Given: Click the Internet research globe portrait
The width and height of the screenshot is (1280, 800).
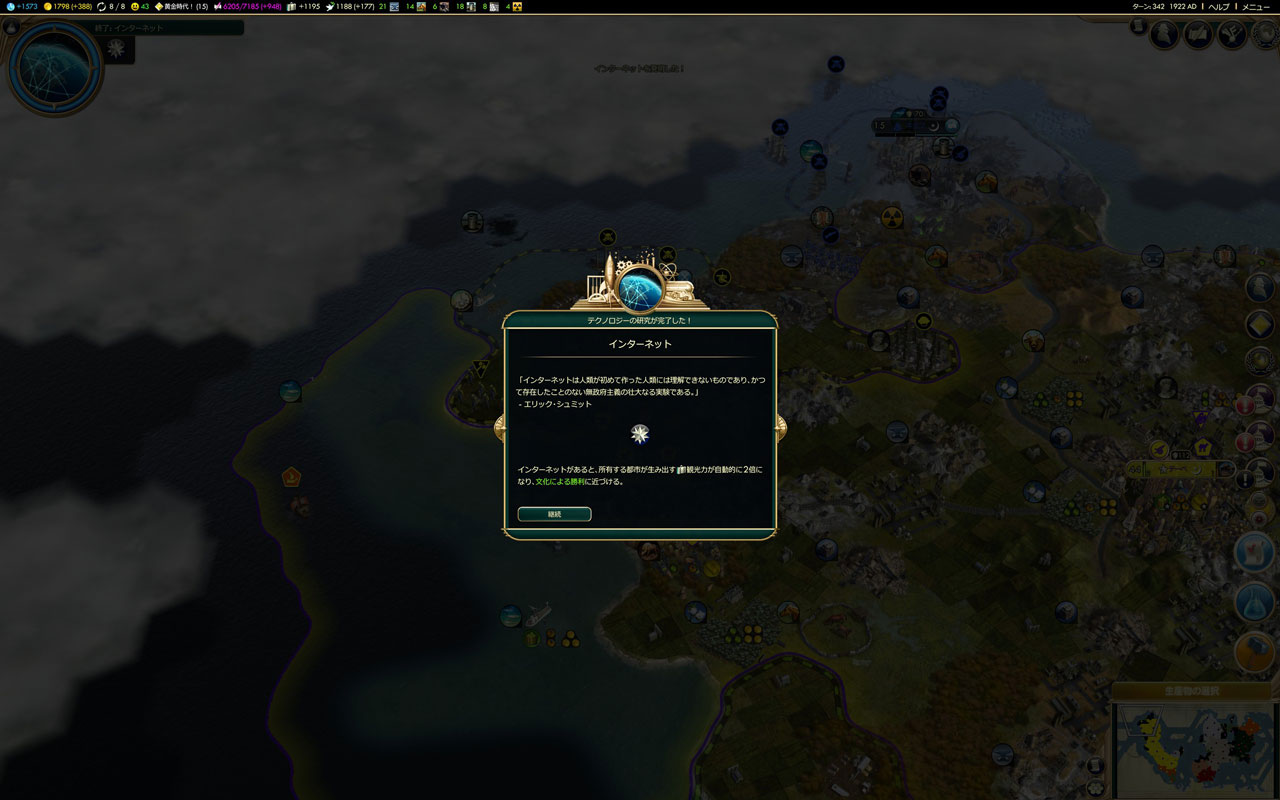Looking at the screenshot, I should [x=54, y=68].
